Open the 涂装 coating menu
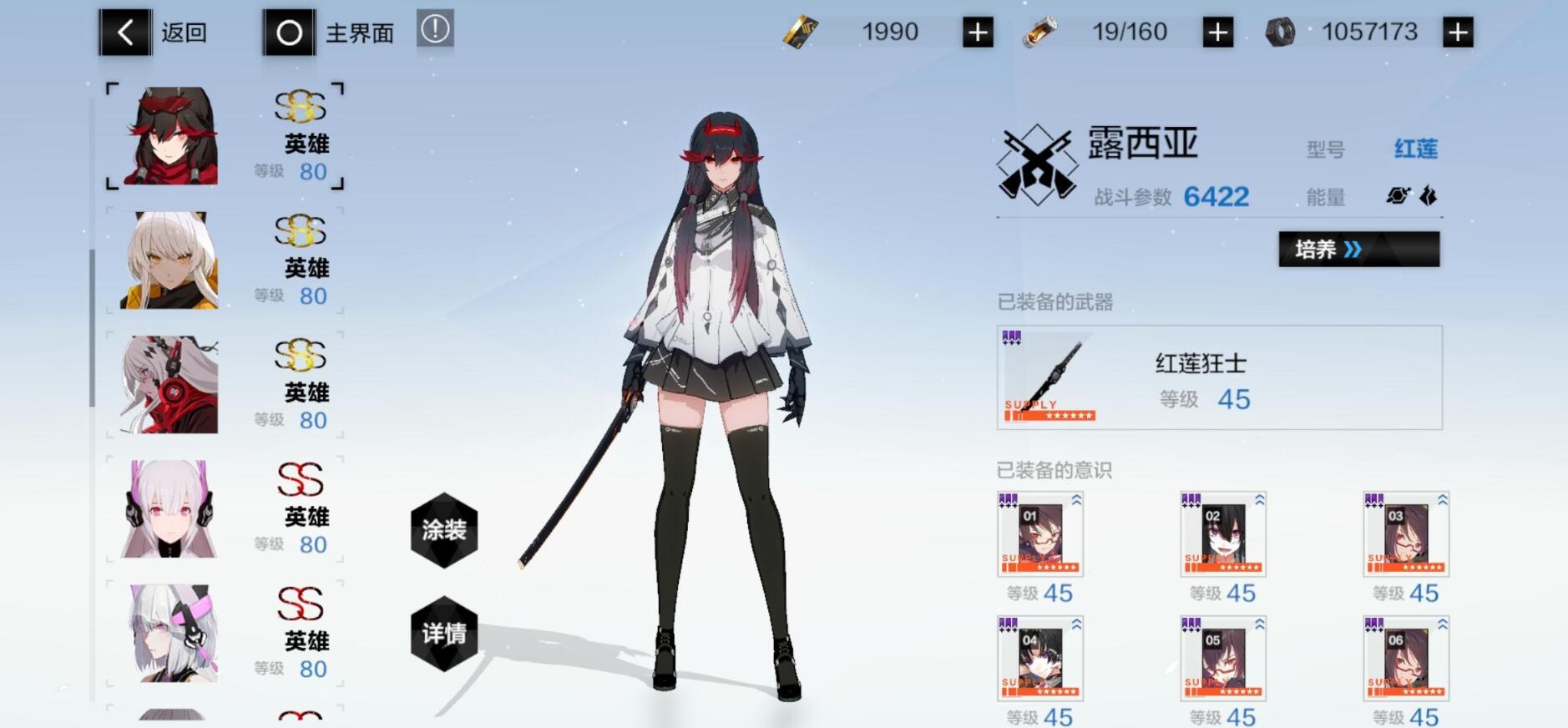Screen dimensions: 1568x728 click(444, 530)
